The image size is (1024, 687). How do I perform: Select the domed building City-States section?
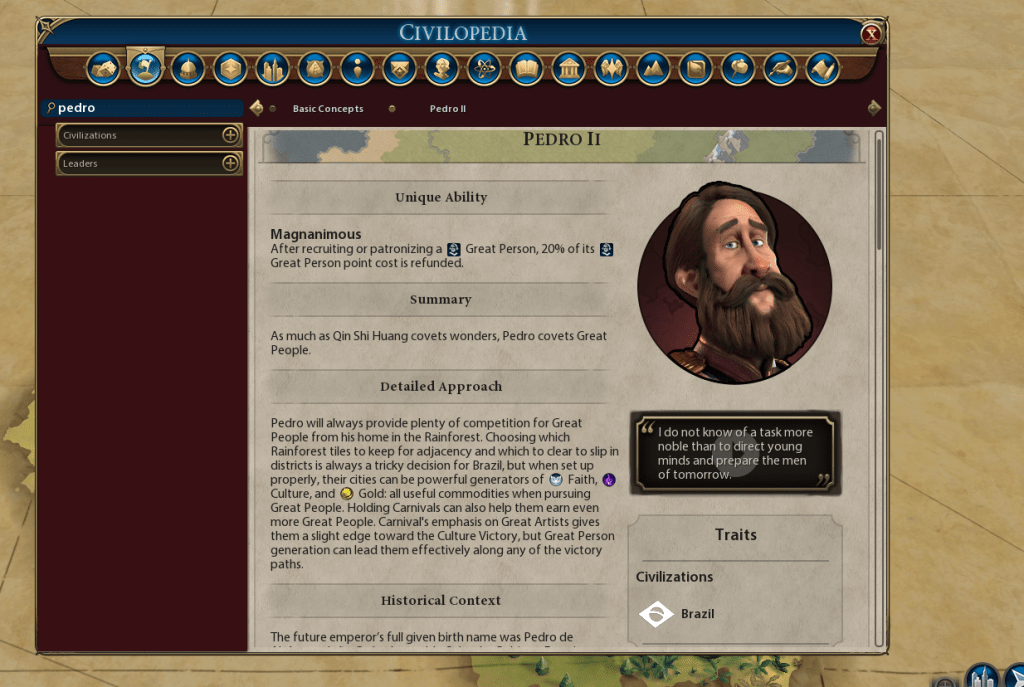pyautogui.click(x=188, y=69)
